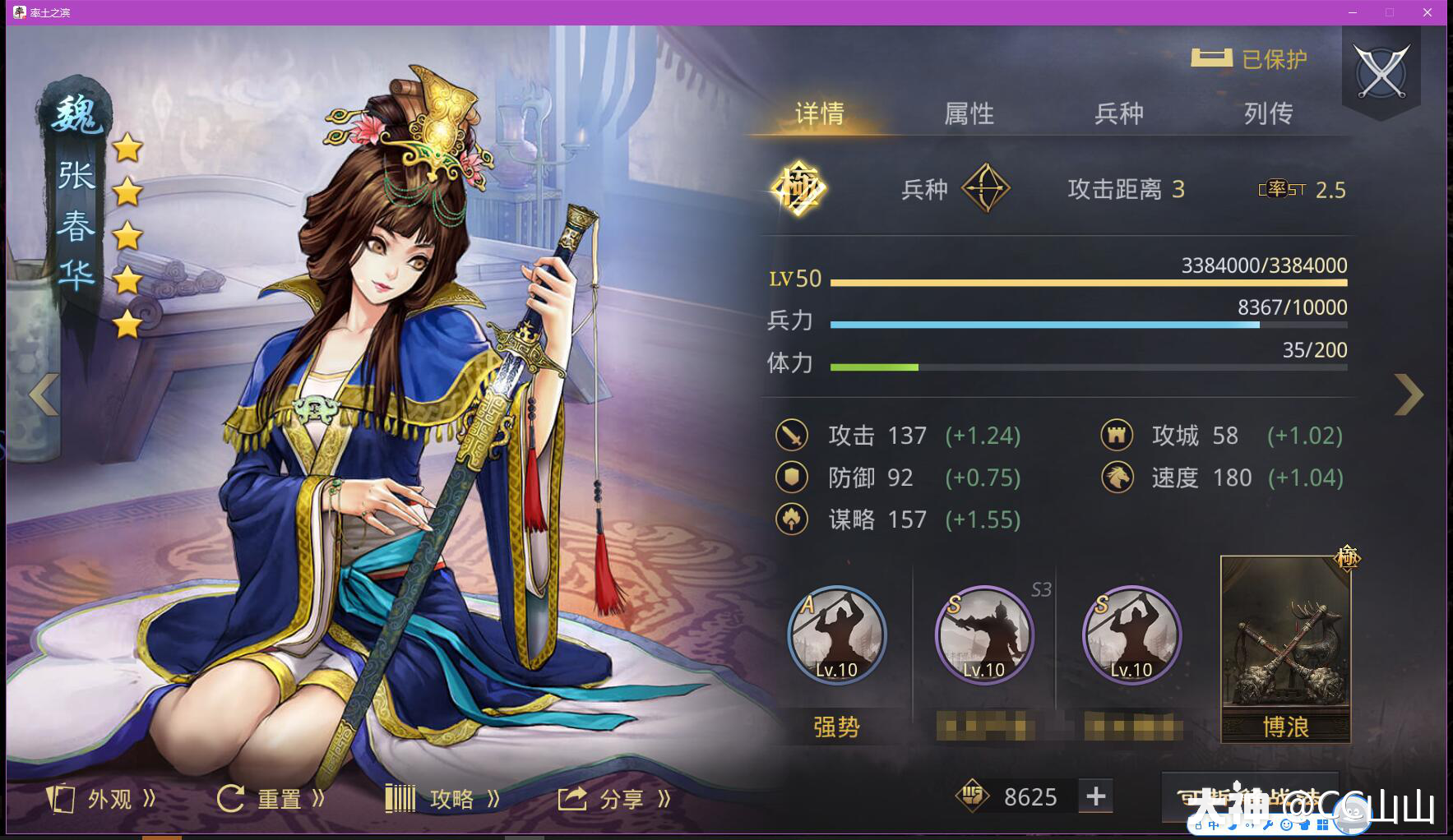Click the plus button next to 8625

(x=1095, y=796)
